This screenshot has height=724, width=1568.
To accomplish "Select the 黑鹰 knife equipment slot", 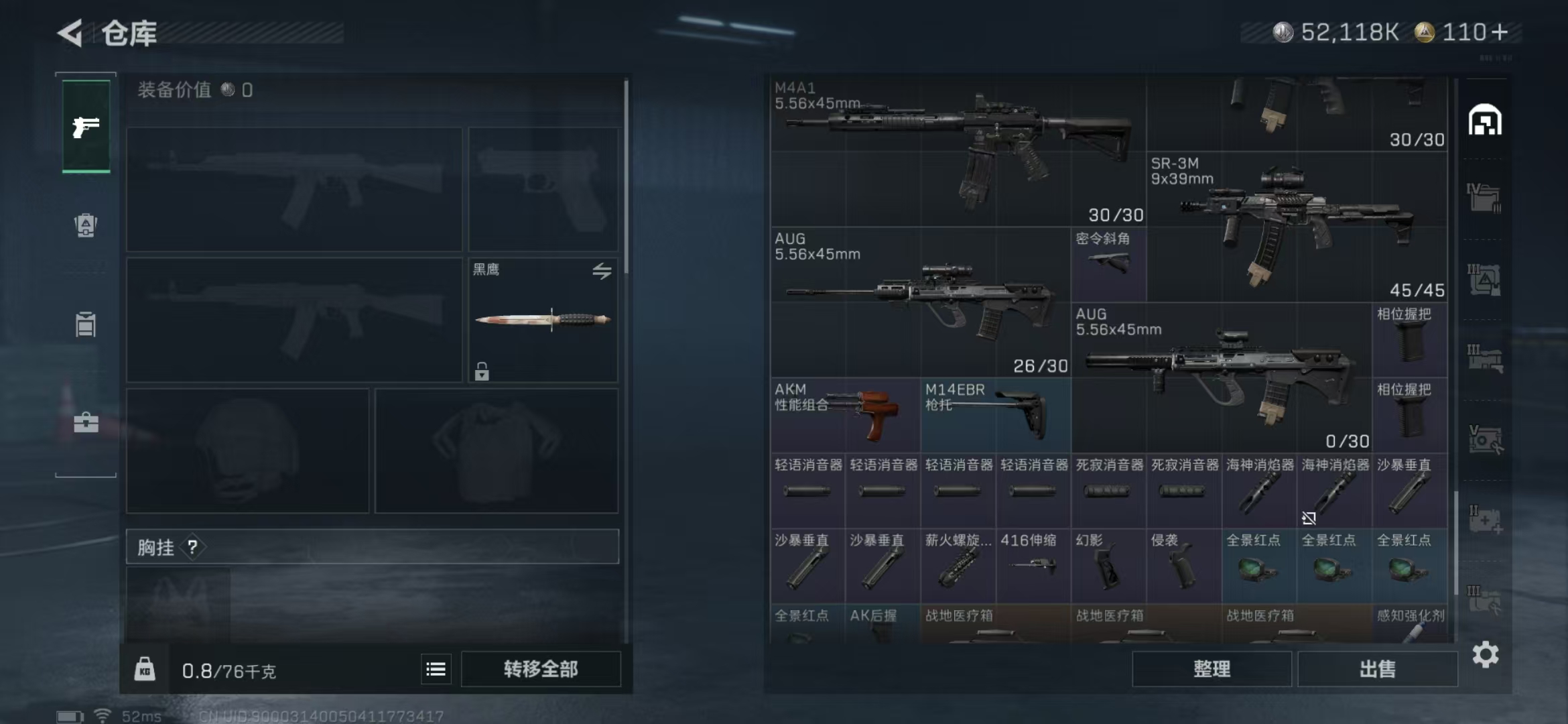I will [543, 320].
